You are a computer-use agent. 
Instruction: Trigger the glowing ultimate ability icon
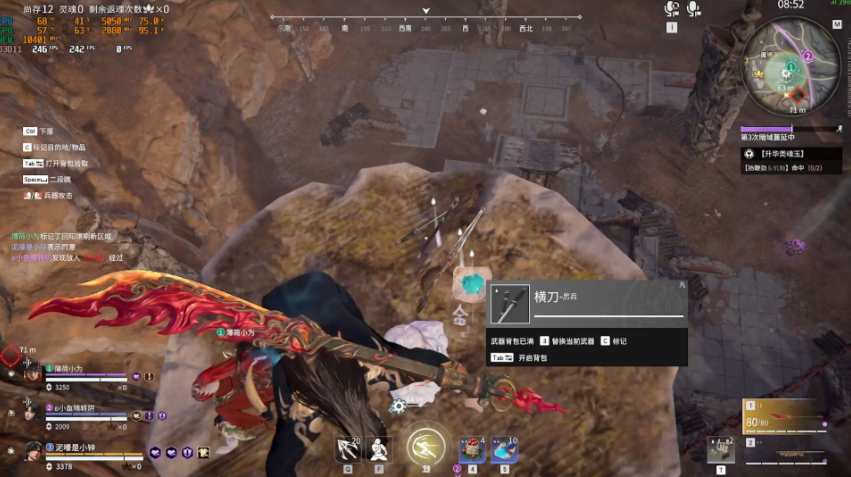[x=427, y=449]
